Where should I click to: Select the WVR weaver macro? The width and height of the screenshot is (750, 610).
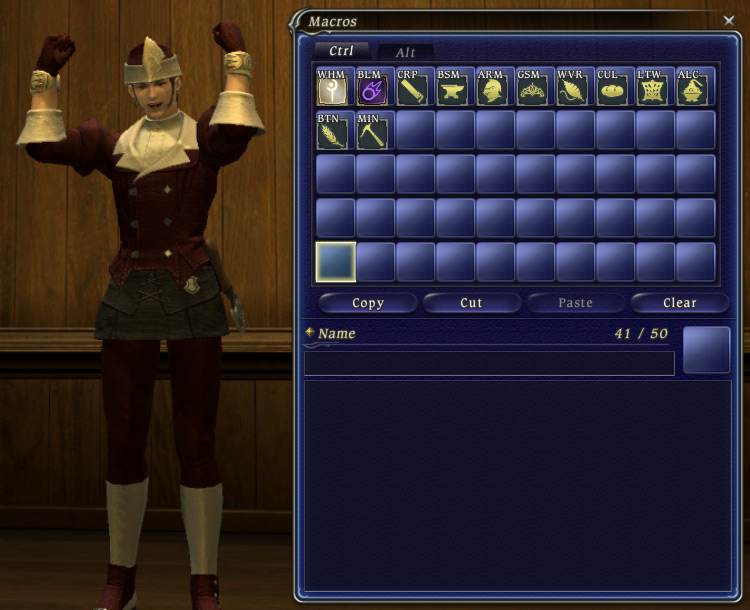click(575, 88)
